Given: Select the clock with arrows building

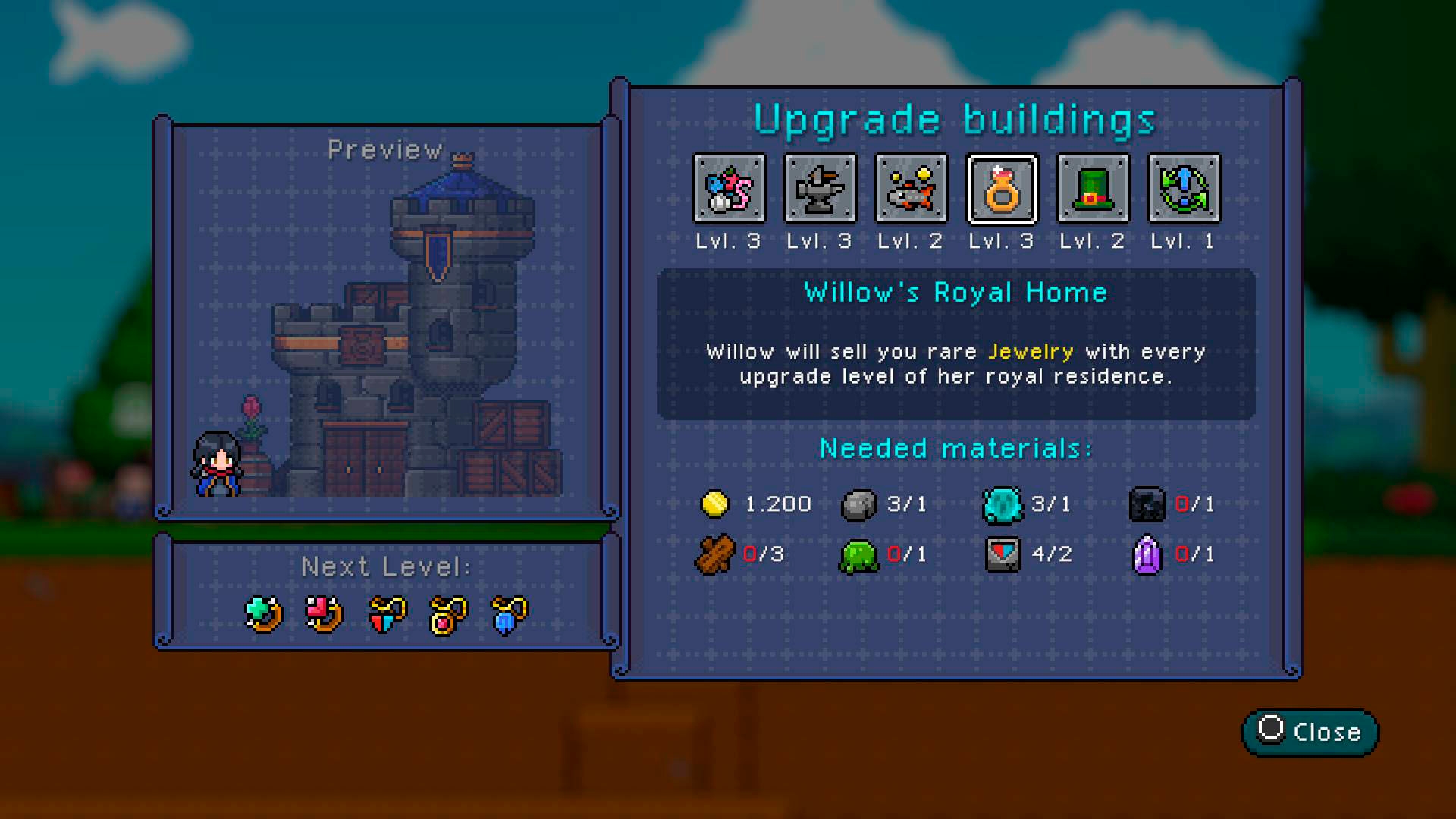Looking at the screenshot, I should 1184,189.
